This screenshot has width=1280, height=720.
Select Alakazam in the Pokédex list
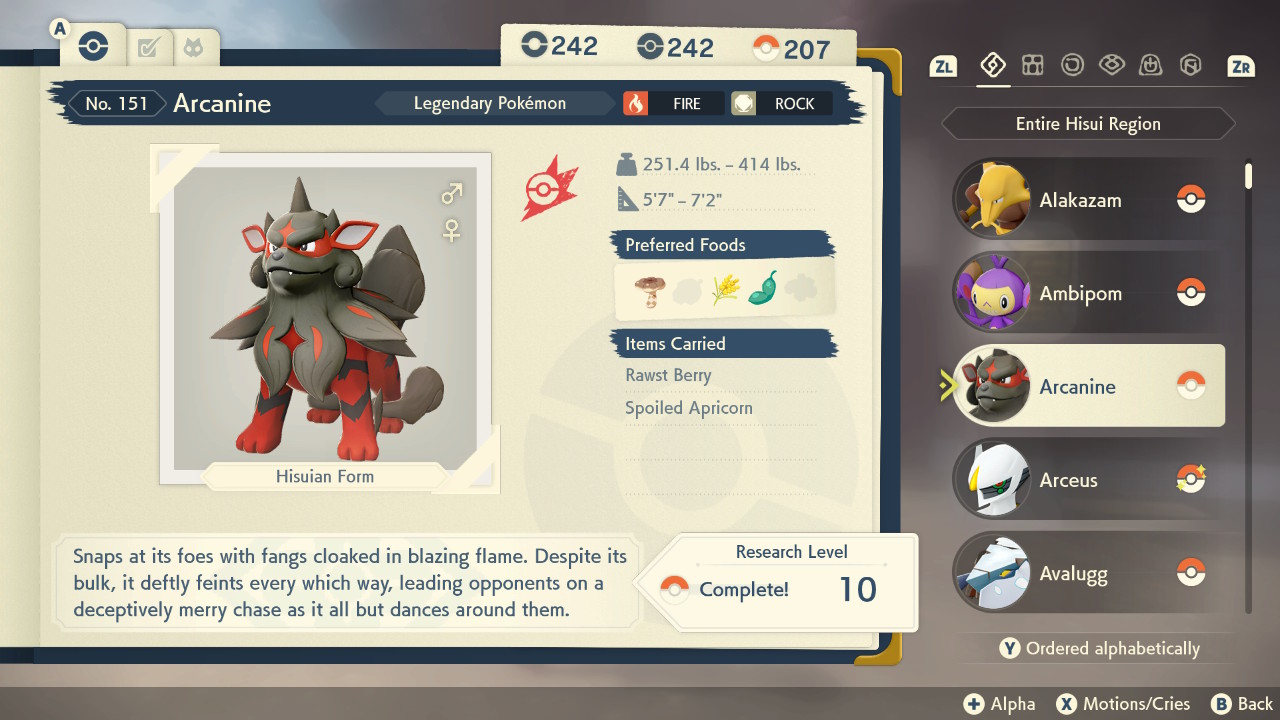(x=1088, y=200)
